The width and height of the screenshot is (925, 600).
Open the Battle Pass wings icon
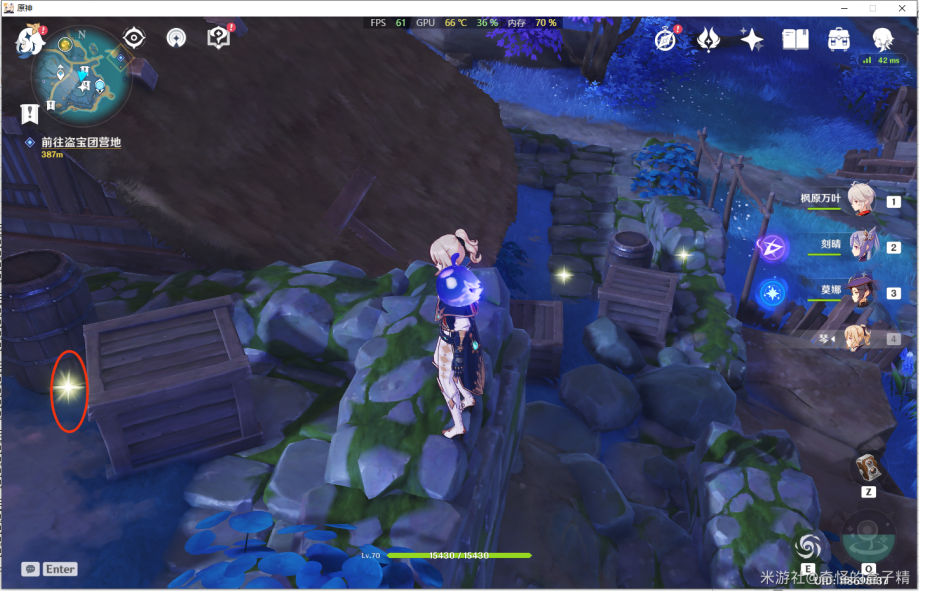709,39
